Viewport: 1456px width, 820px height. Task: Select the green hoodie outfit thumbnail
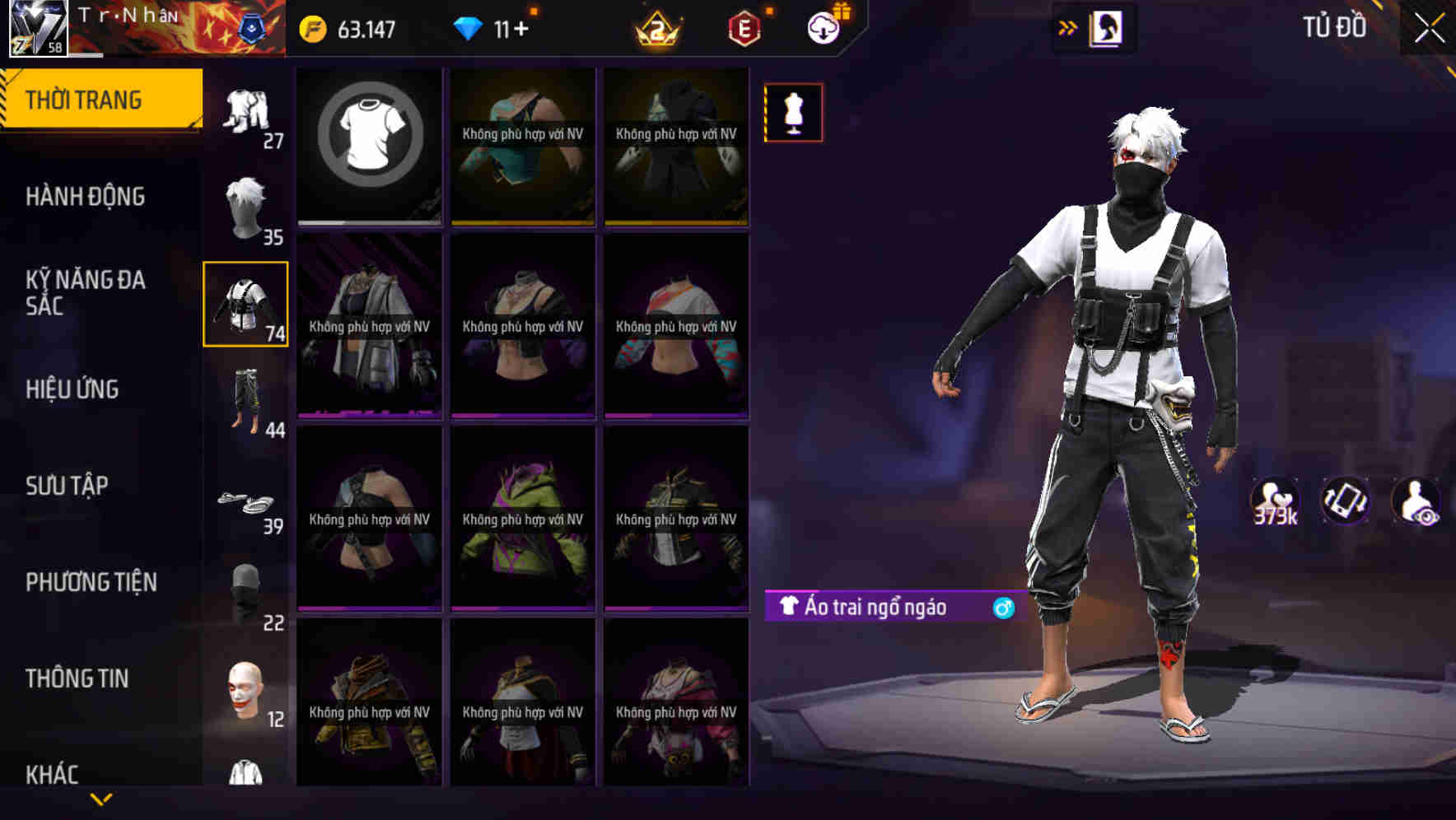(522, 519)
